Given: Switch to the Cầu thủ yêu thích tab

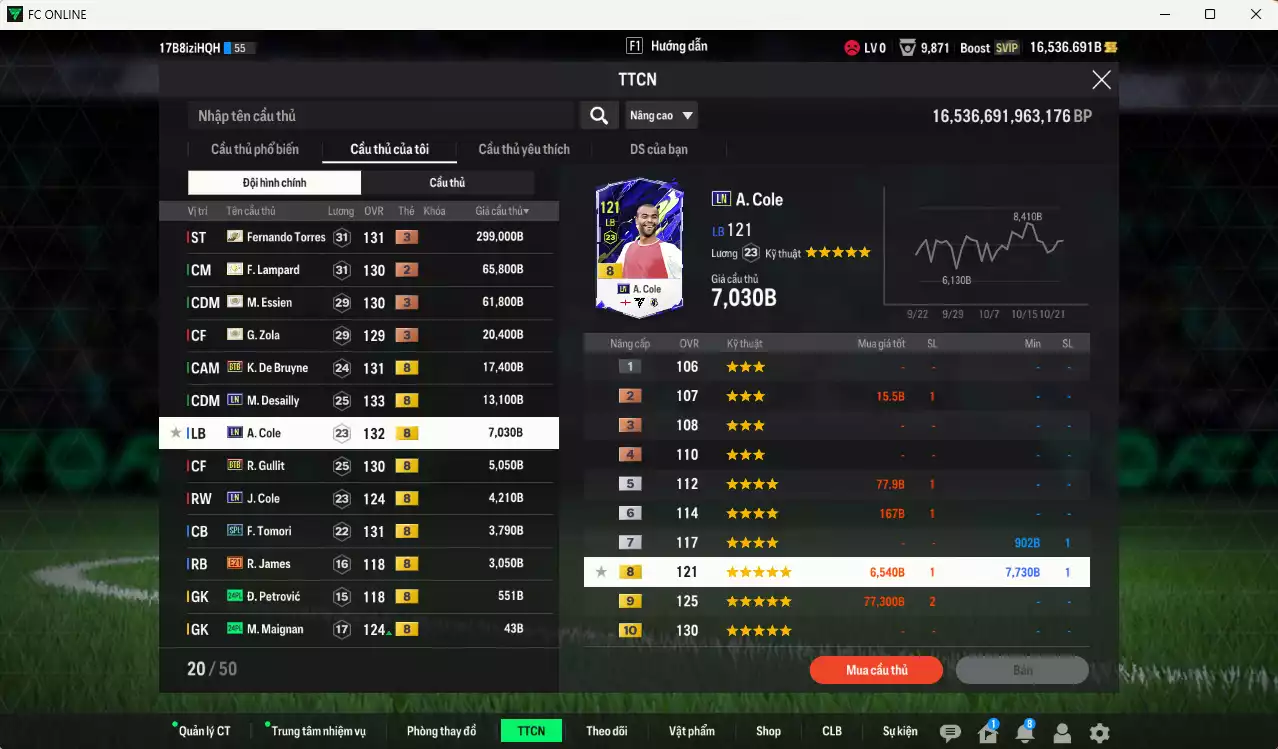Looking at the screenshot, I should click(x=524, y=150).
